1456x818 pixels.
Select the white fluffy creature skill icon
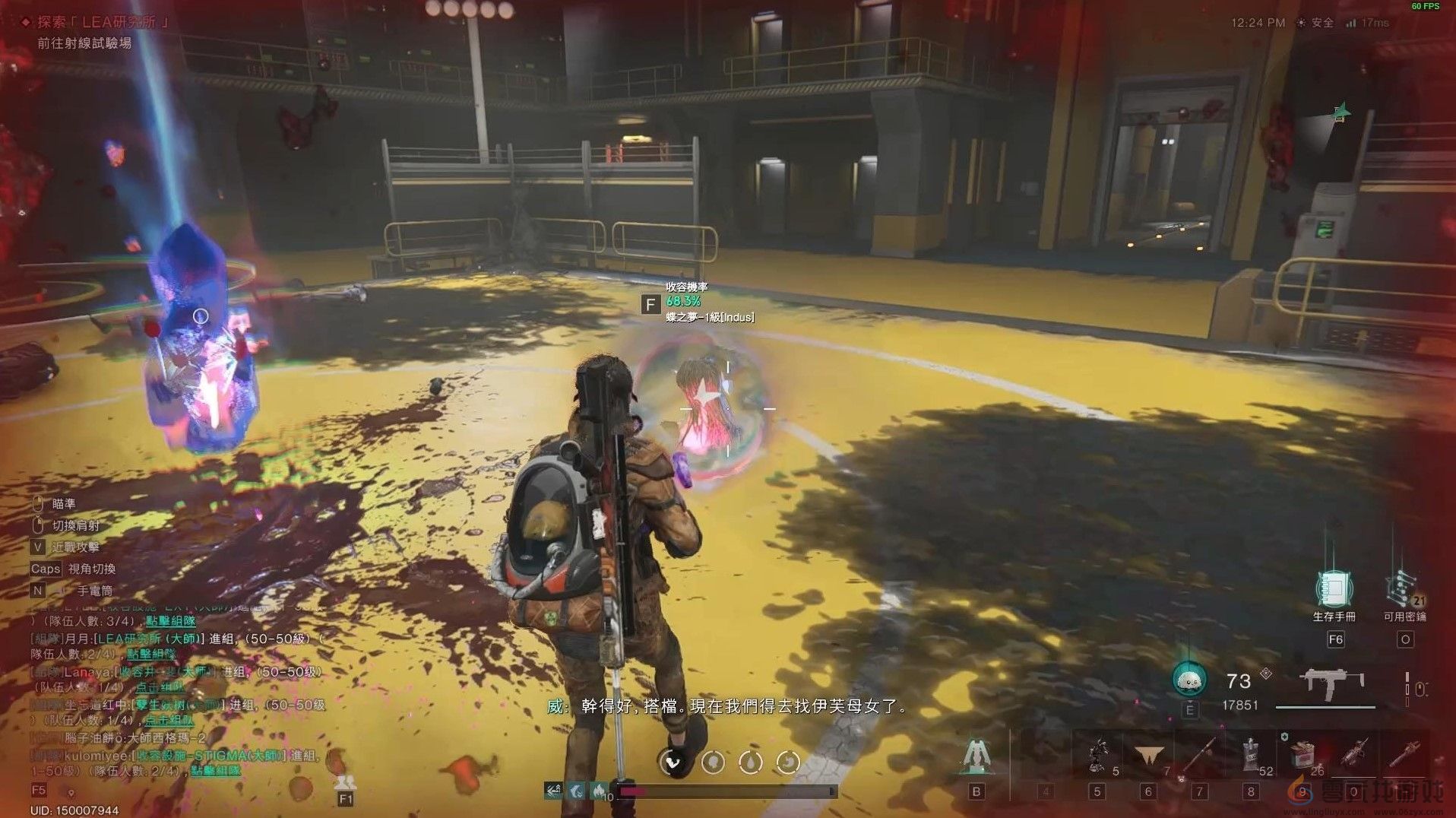tap(1189, 681)
